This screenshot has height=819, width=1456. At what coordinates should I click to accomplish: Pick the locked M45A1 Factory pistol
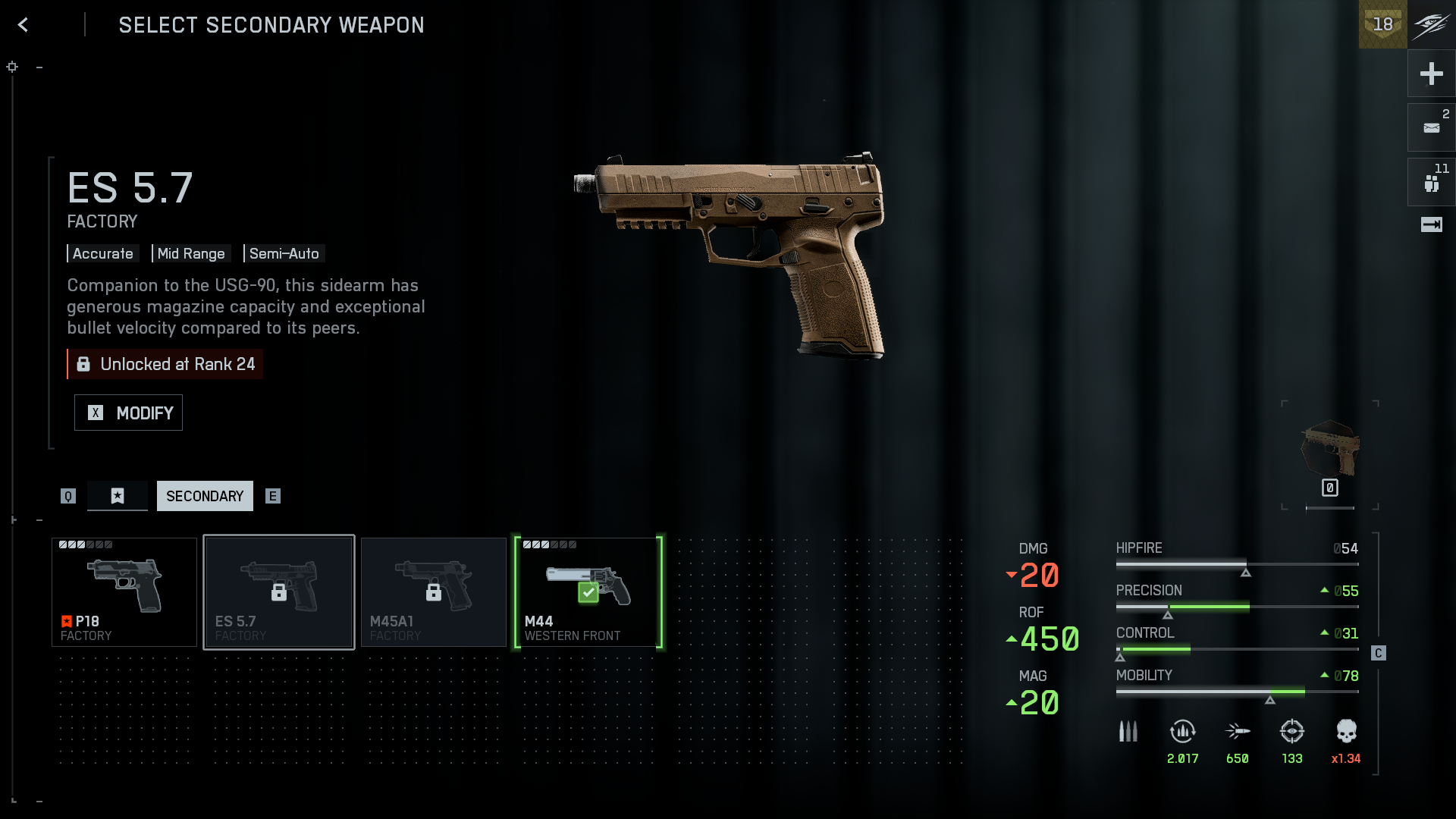(434, 592)
